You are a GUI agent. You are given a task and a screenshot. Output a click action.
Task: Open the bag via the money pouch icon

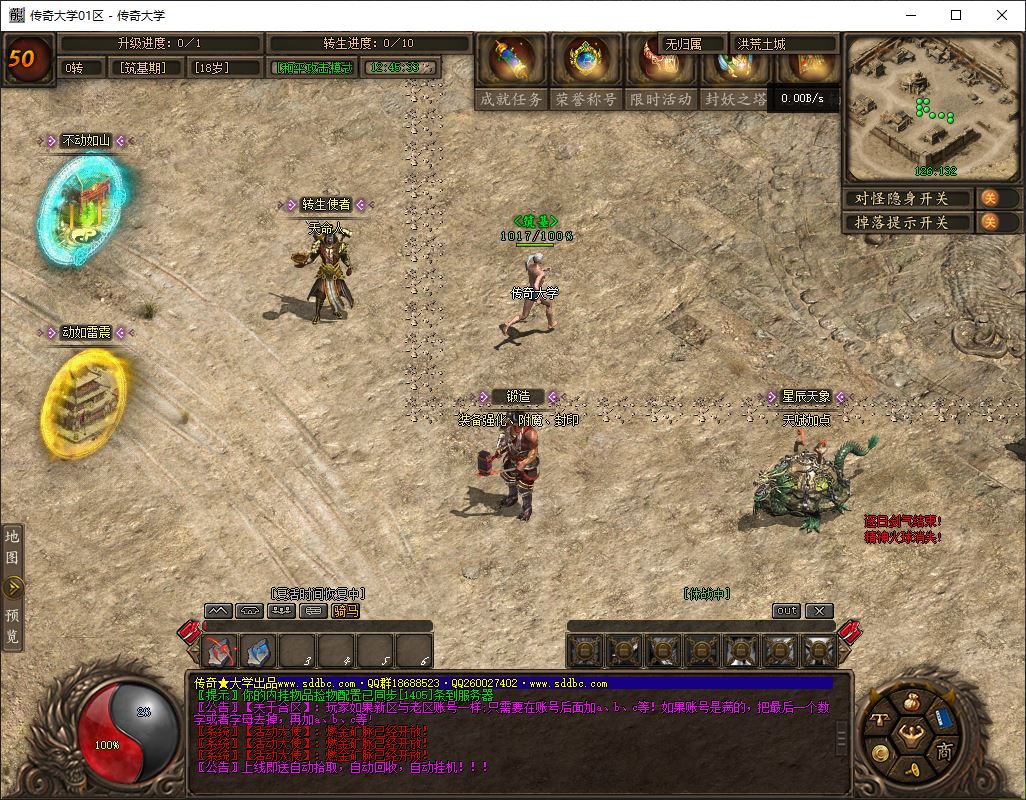(910, 704)
